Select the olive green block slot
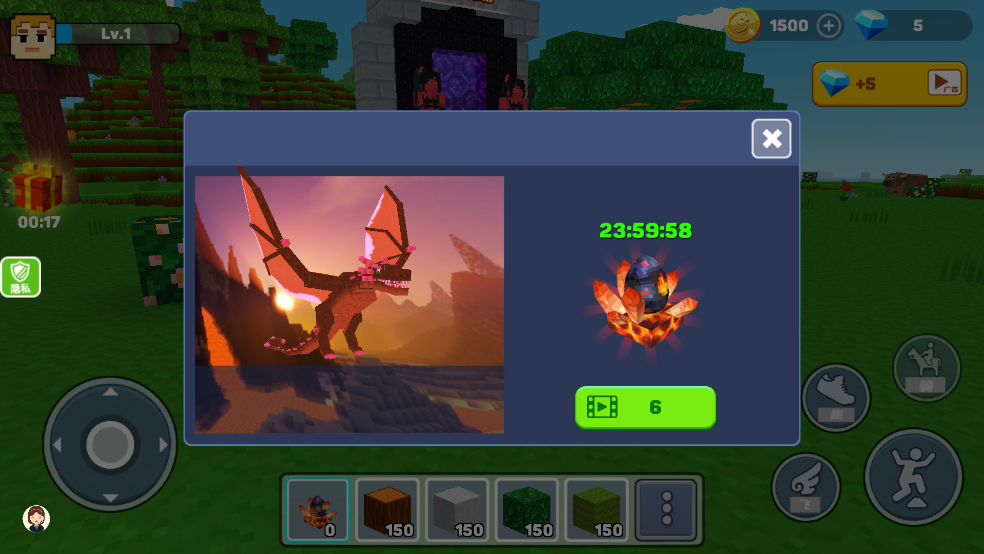984x554 pixels. (x=597, y=509)
